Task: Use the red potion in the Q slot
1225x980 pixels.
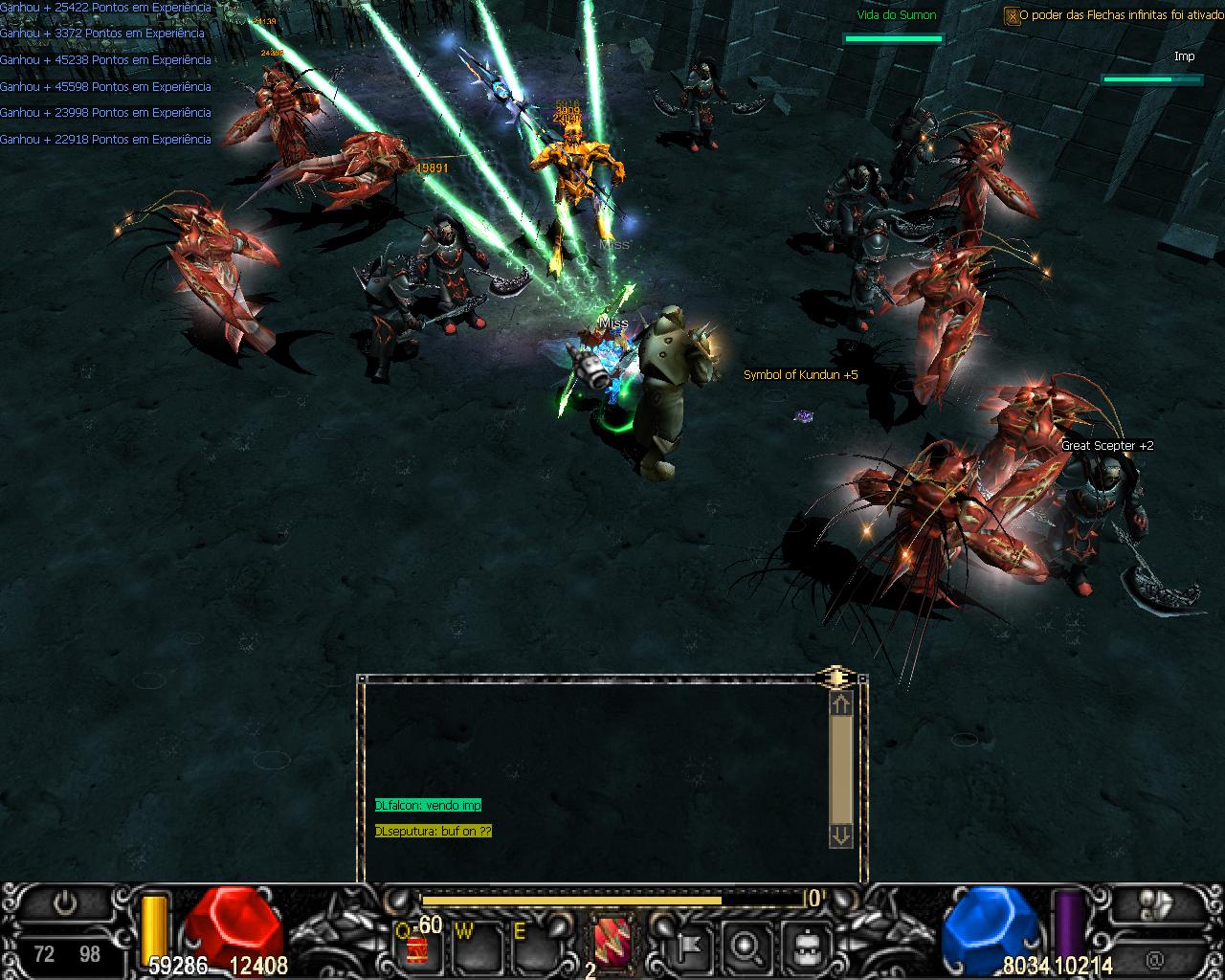Action: point(418,947)
